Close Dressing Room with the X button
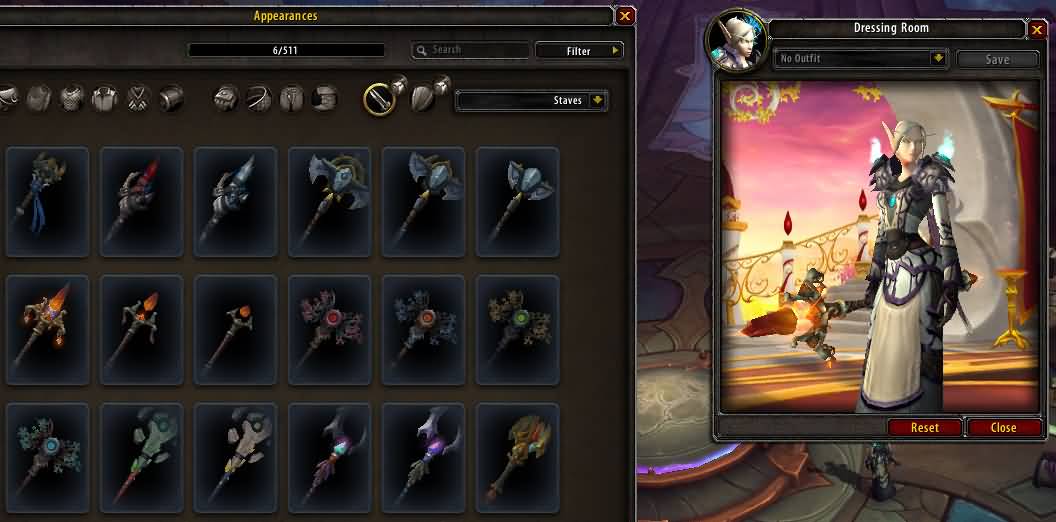This screenshot has height=522, width=1056. point(1037,30)
